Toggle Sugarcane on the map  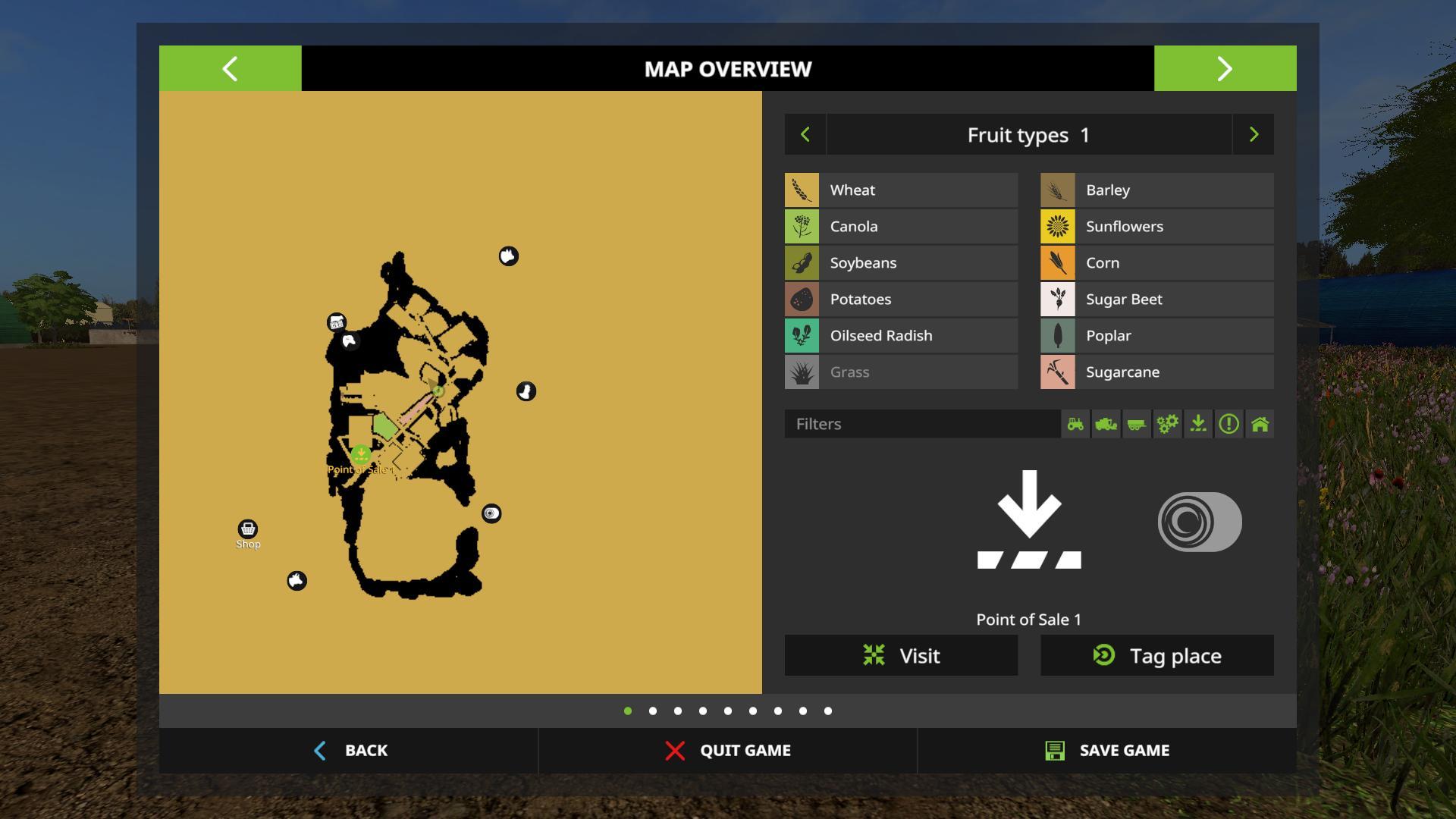click(1156, 372)
